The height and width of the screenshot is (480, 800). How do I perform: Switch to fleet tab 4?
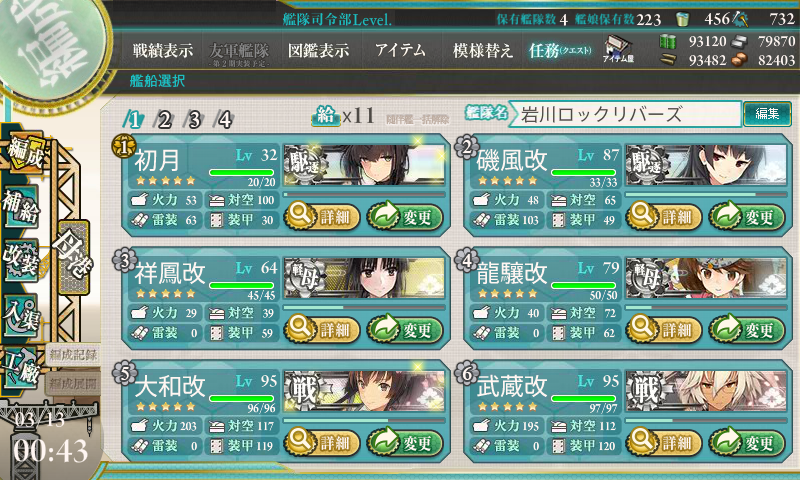[225, 120]
